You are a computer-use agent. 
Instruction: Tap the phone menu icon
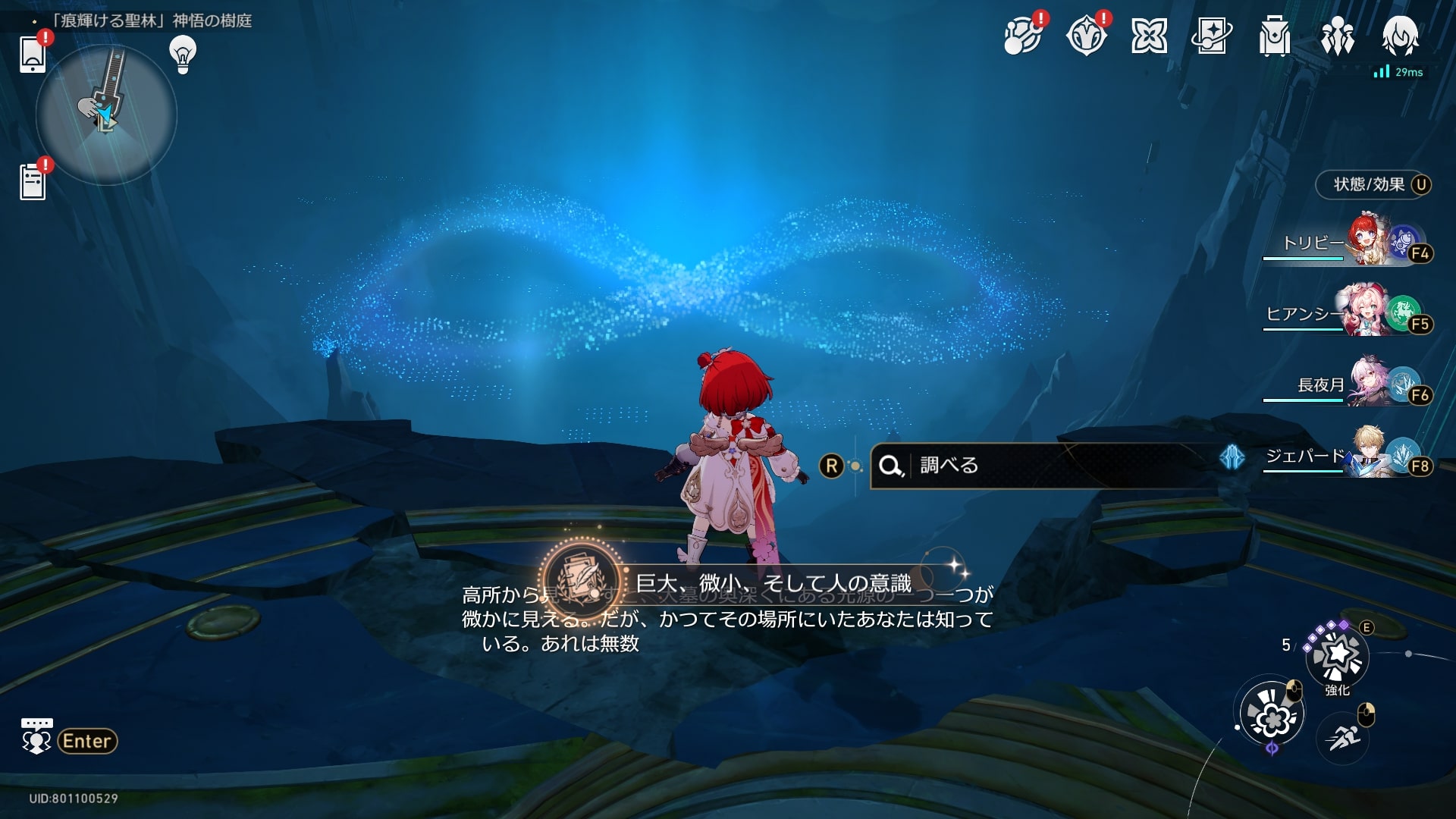pyautogui.click(x=33, y=55)
